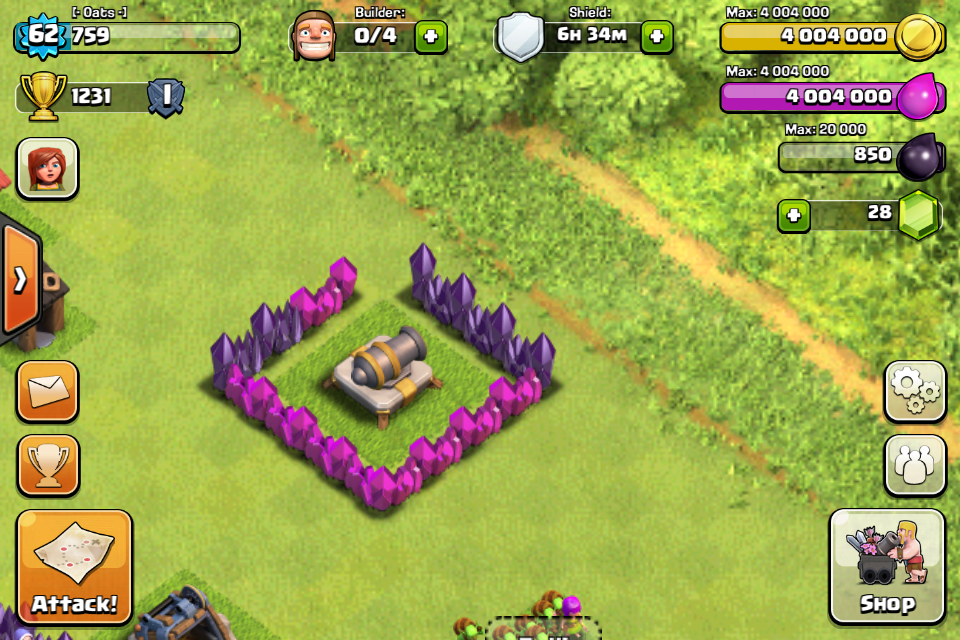
Task: Expand the orange arrow side panel
Action: [20, 280]
